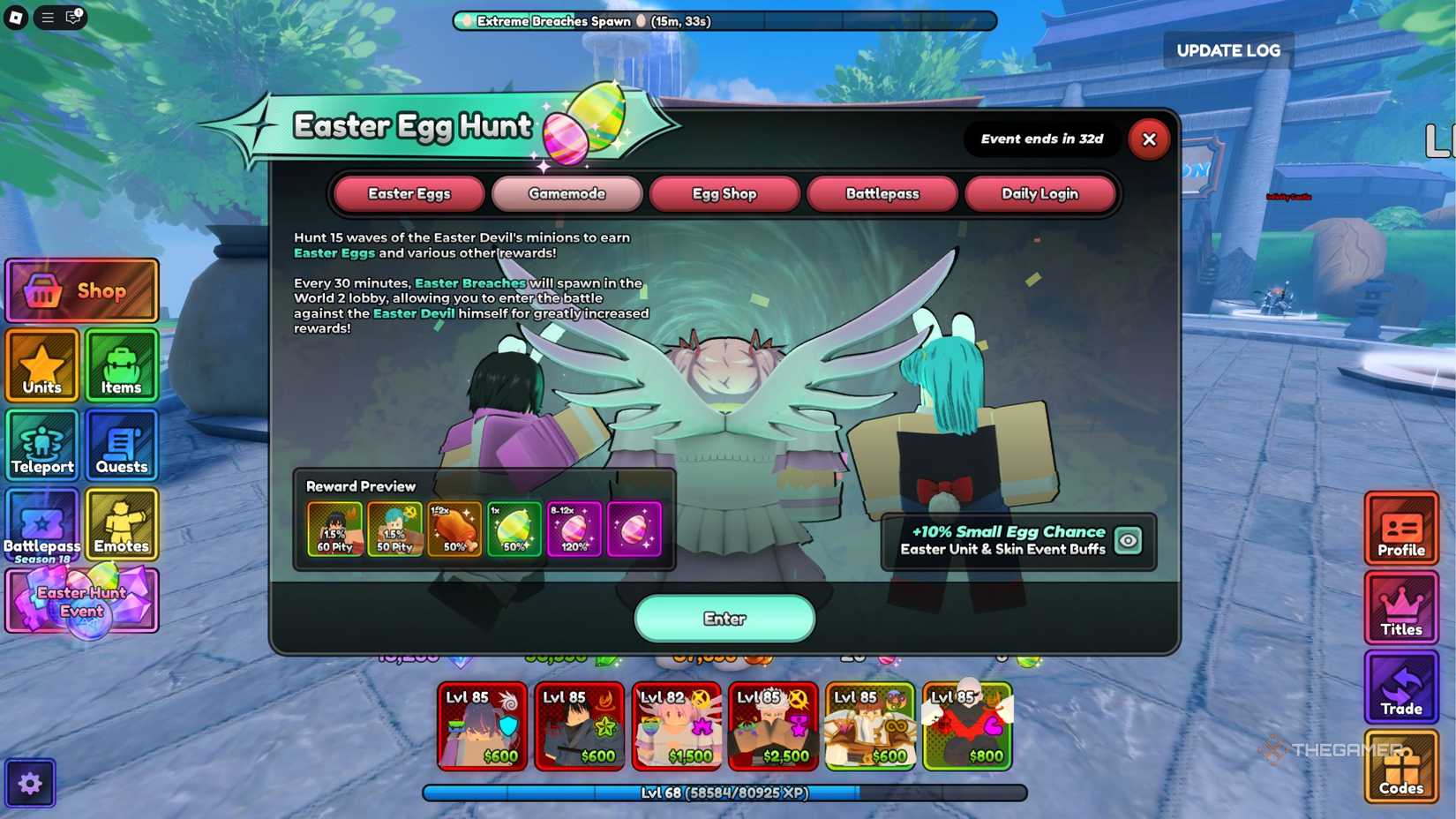Open the Battlepass event tab

[882, 193]
